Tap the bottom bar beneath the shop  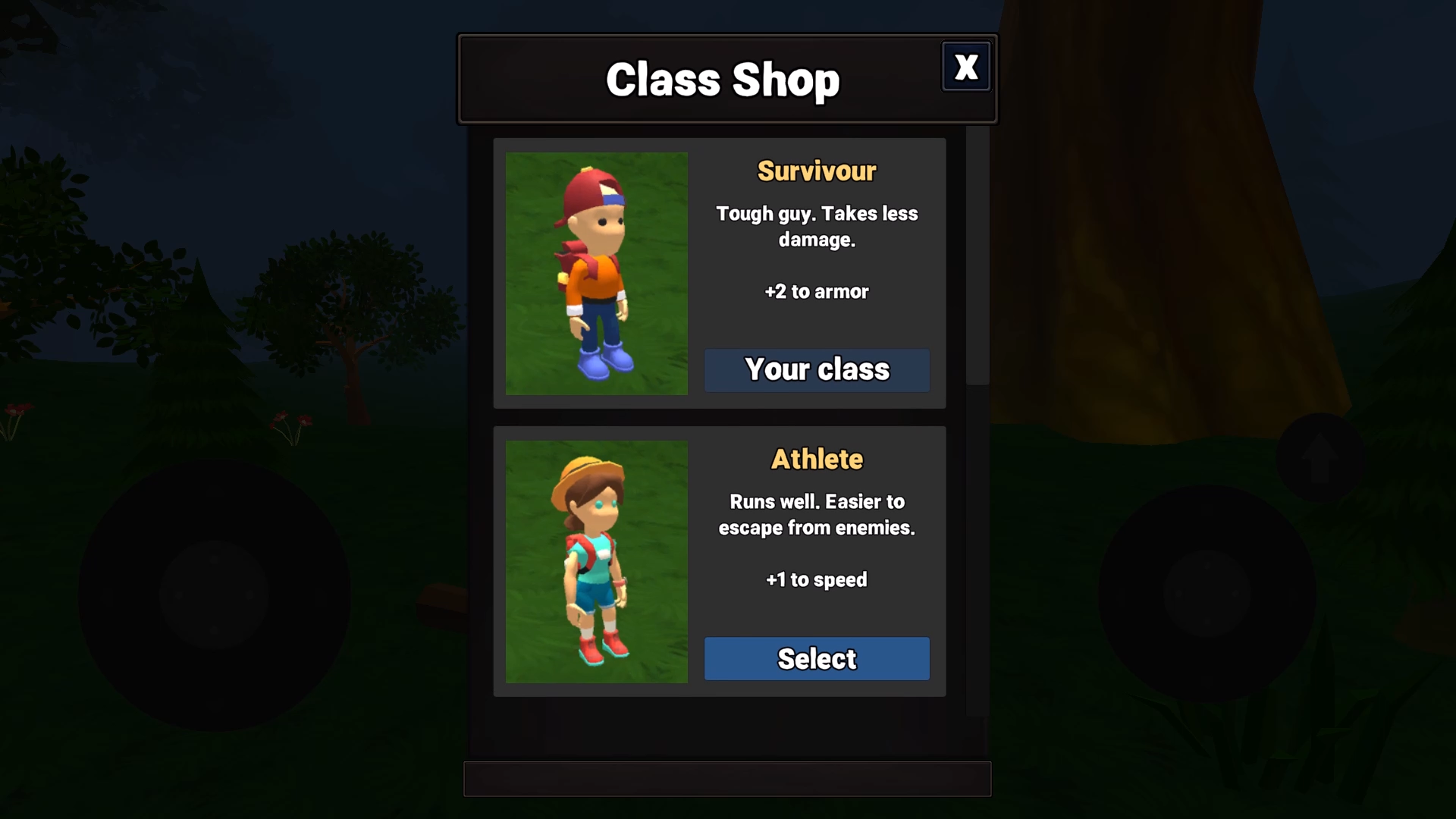tap(726, 780)
